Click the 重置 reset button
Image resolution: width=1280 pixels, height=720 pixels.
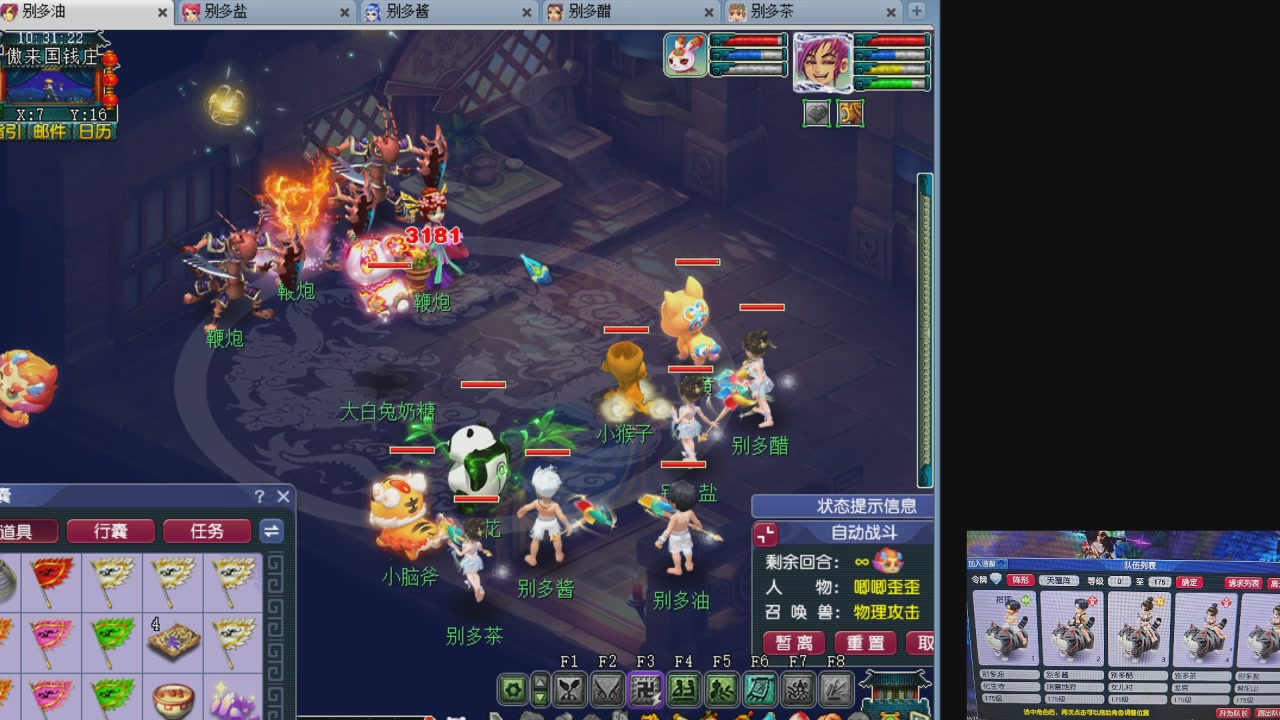[864, 643]
